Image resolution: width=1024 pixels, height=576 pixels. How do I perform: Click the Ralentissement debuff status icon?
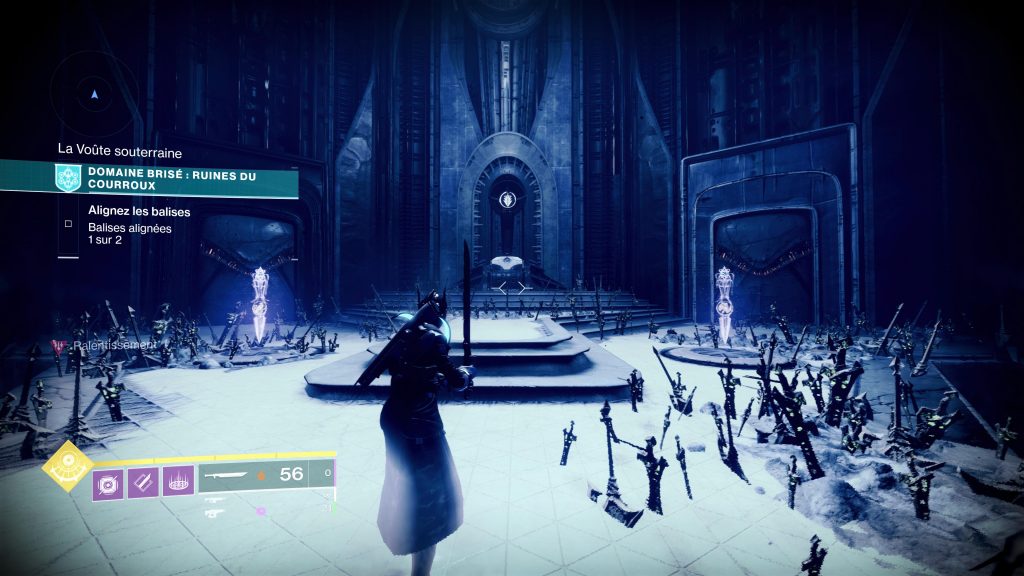tap(57, 345)
